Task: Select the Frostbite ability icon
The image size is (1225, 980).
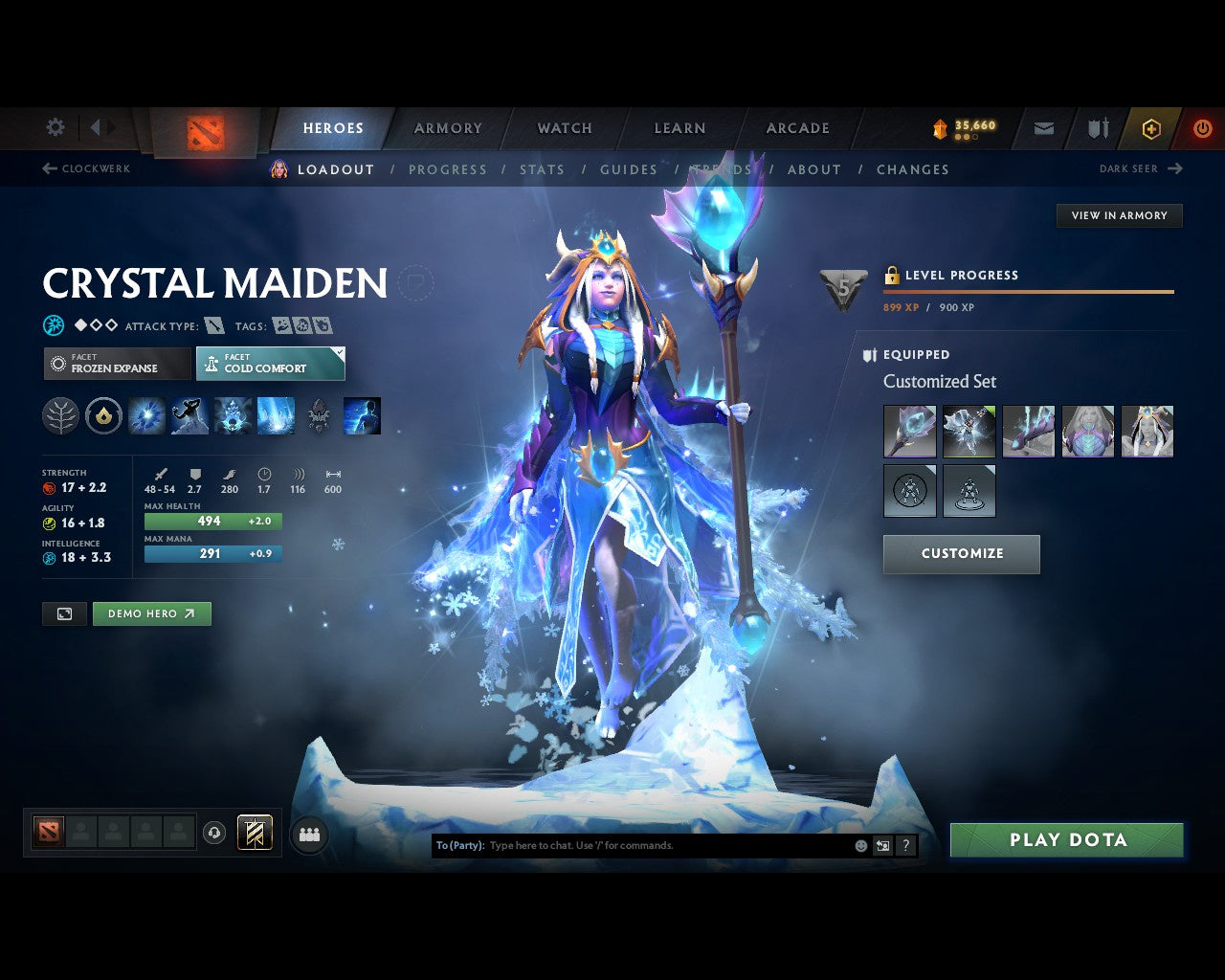Action: pyautogui.click(x=189, y=415)
